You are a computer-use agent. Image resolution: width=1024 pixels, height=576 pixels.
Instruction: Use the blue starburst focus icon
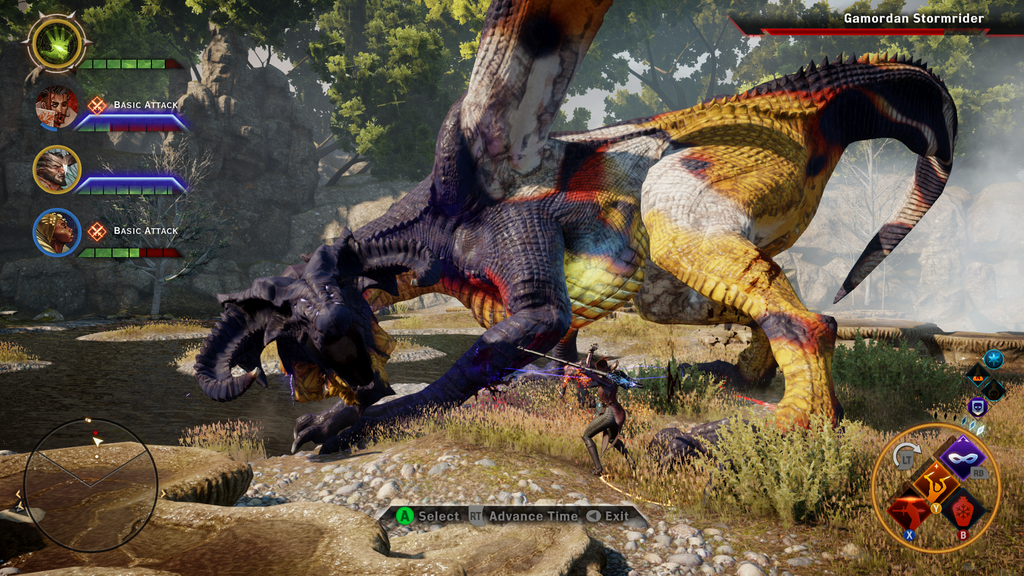click(993, 359)
